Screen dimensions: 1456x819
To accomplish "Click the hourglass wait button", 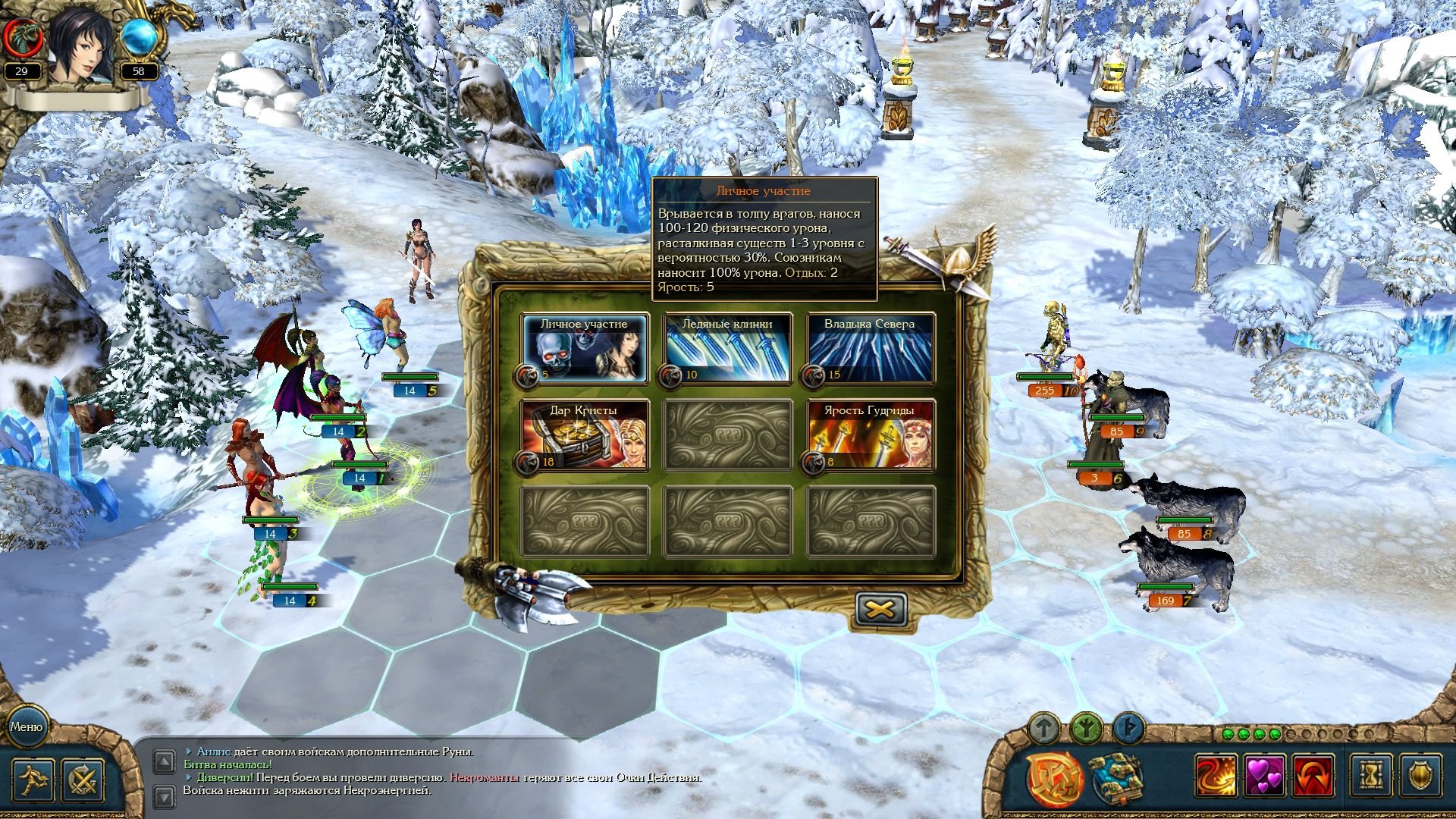I will 1372,776.
